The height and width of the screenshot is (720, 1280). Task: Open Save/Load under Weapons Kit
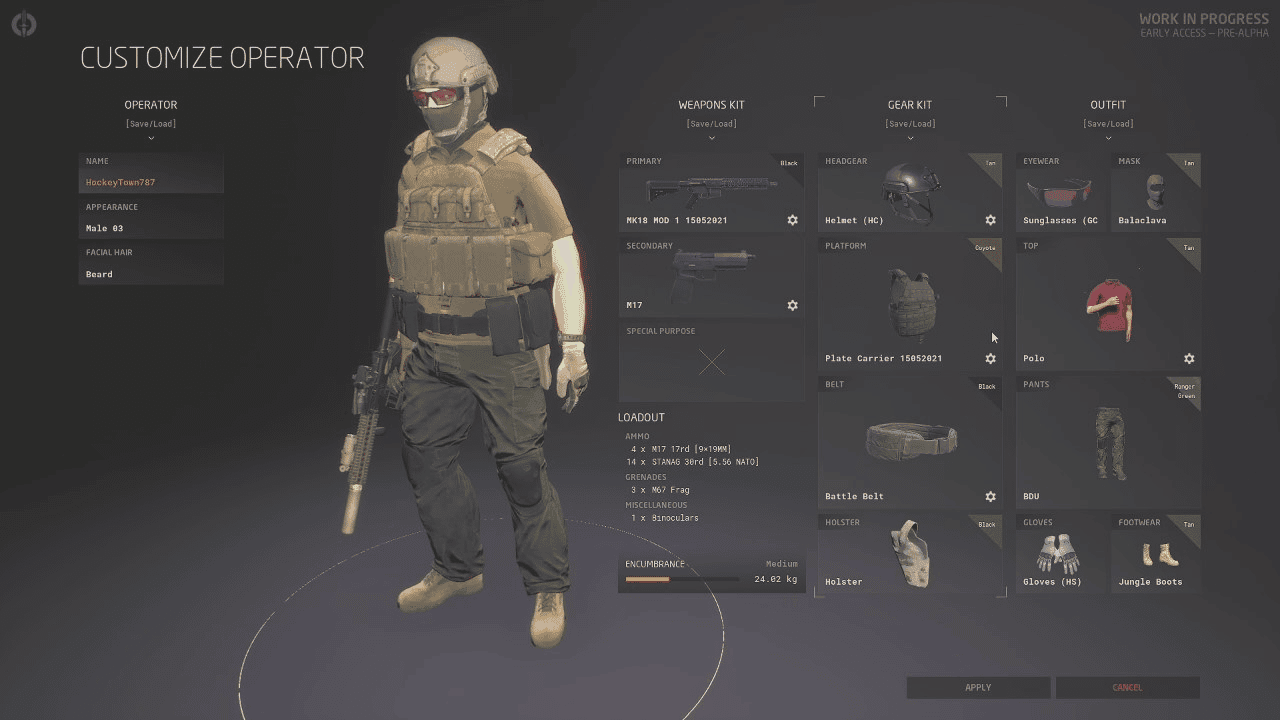click(711, 124)
